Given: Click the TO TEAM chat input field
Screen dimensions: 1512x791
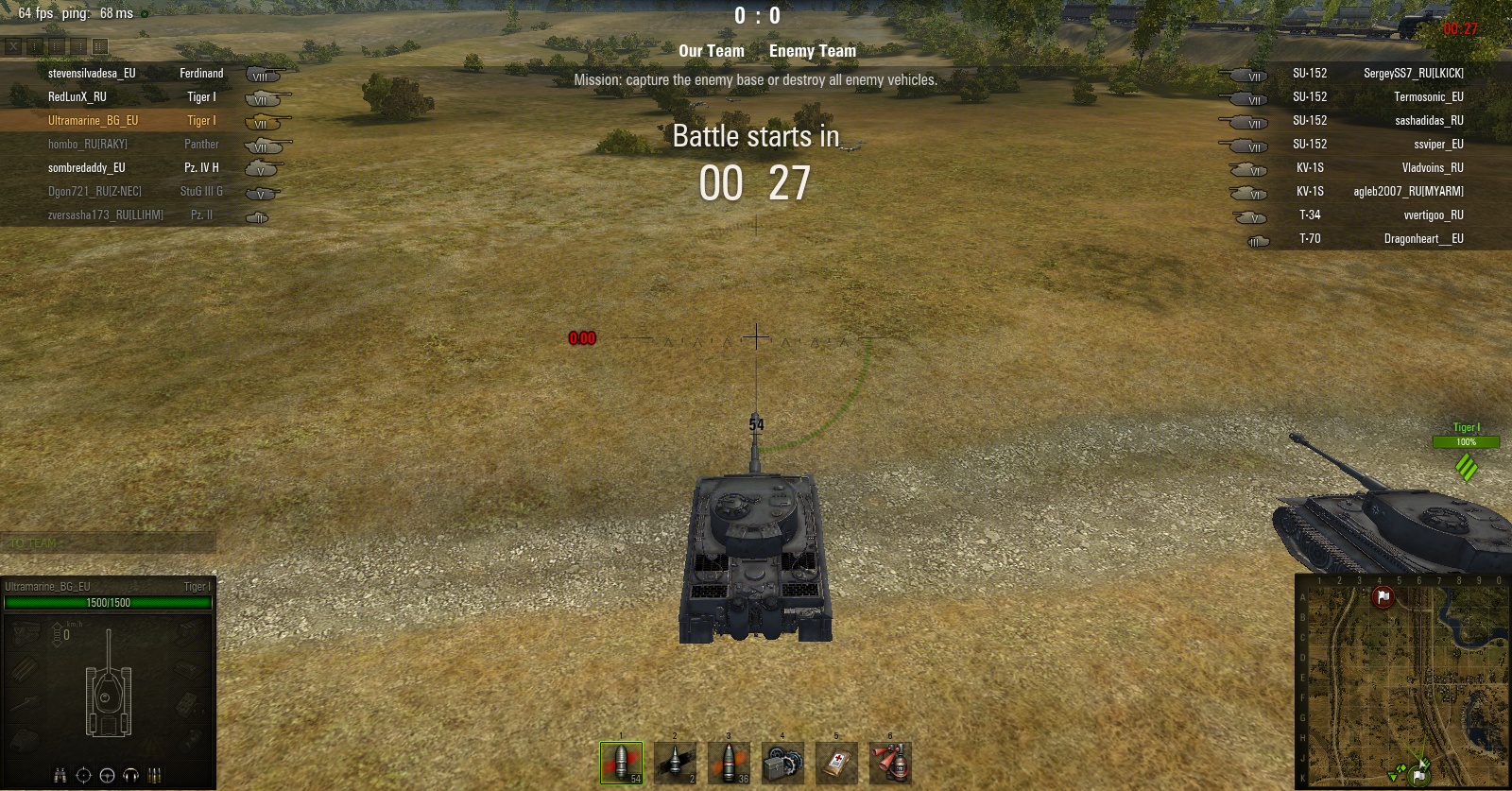Looking at the screenshot, I should (109, 543).
